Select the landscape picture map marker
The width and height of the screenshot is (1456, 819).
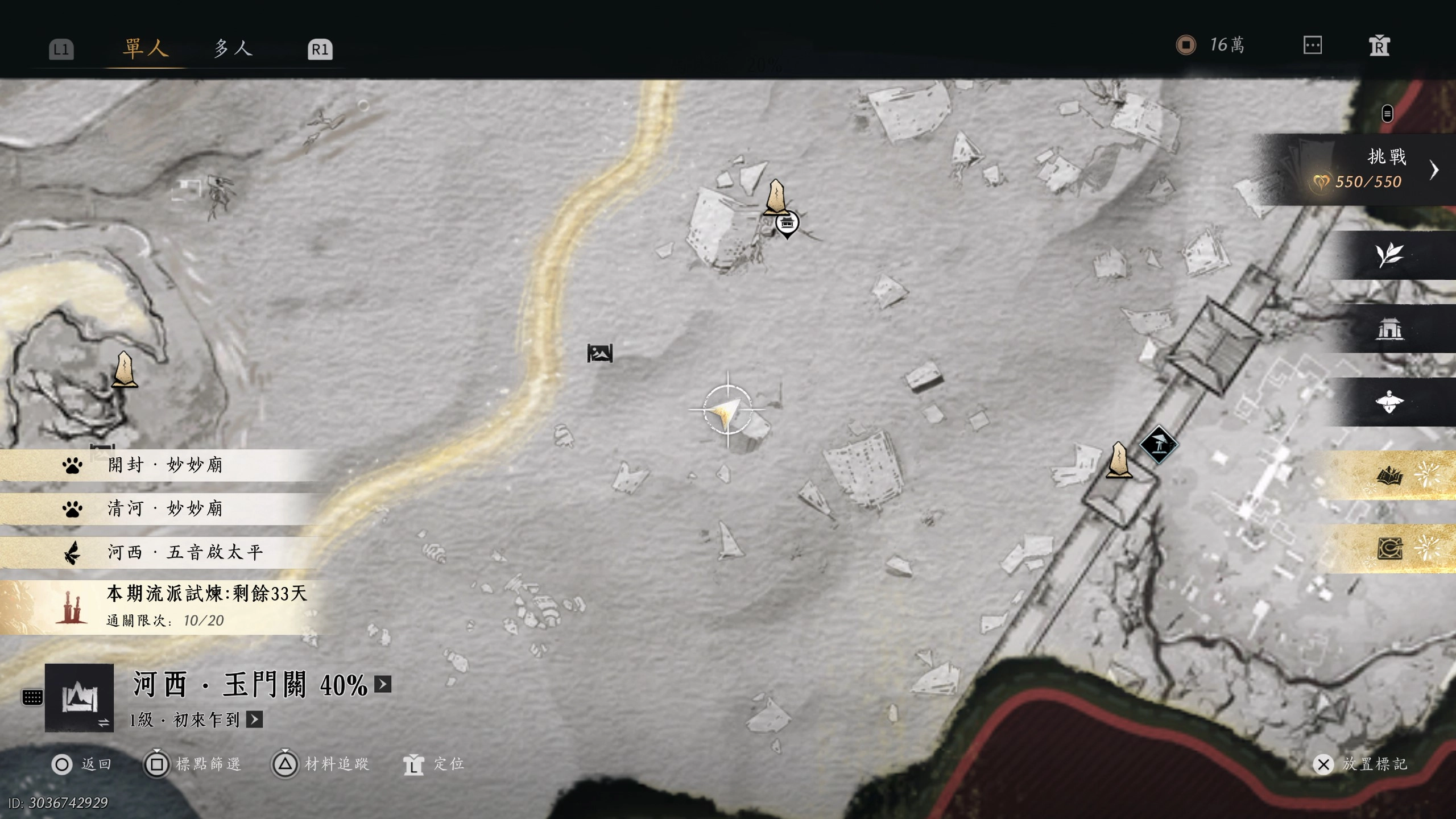click(600, 353)
